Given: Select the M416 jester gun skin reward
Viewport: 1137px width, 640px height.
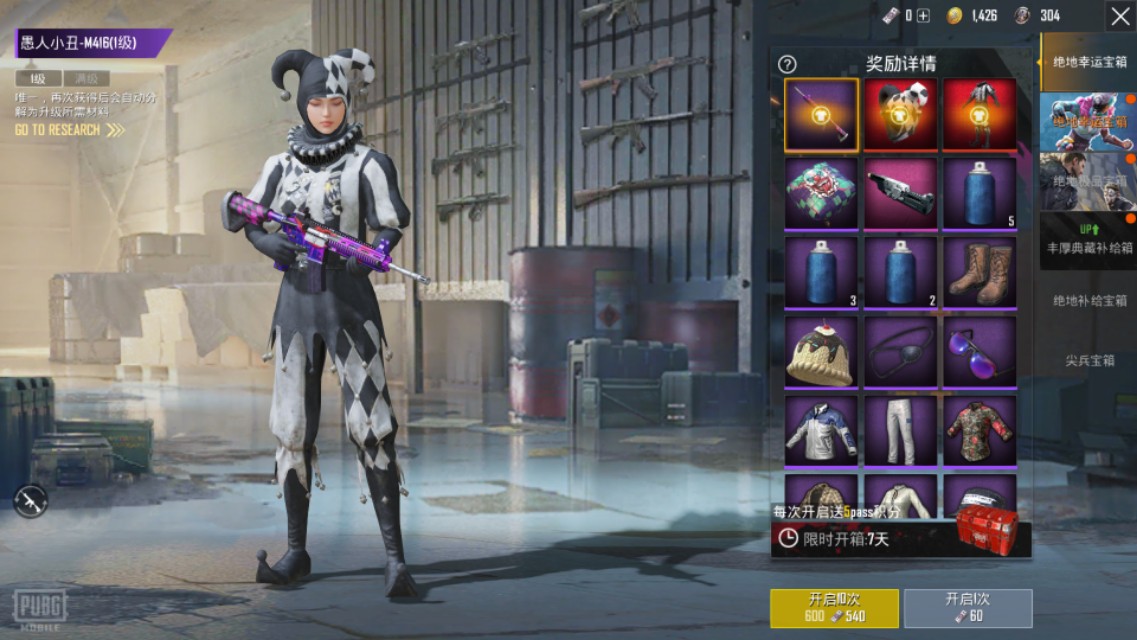Looking at the screenshot, I should tap(821, 114).
